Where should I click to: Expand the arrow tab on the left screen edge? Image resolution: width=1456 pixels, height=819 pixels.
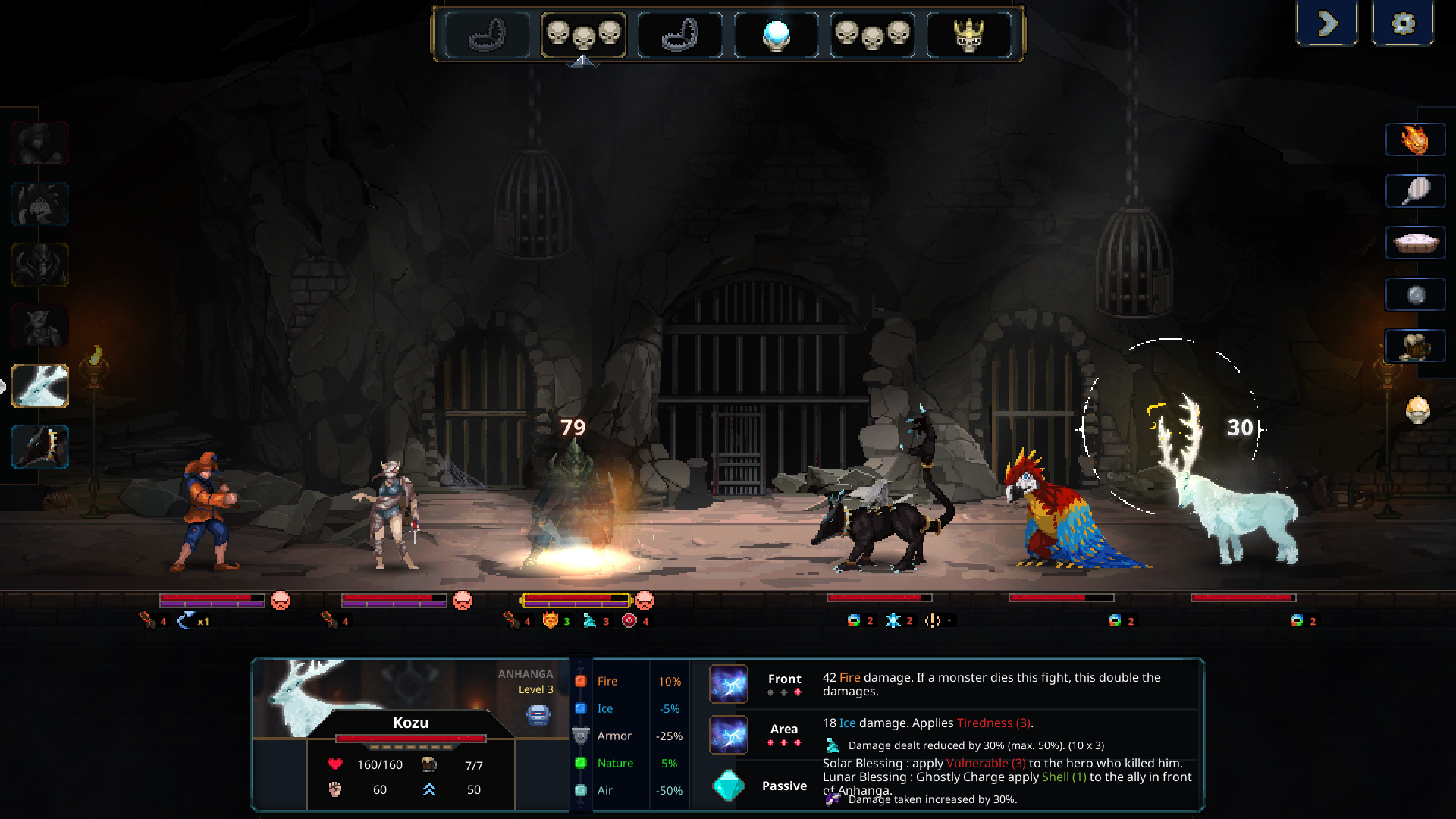click(x=5, y=387)
